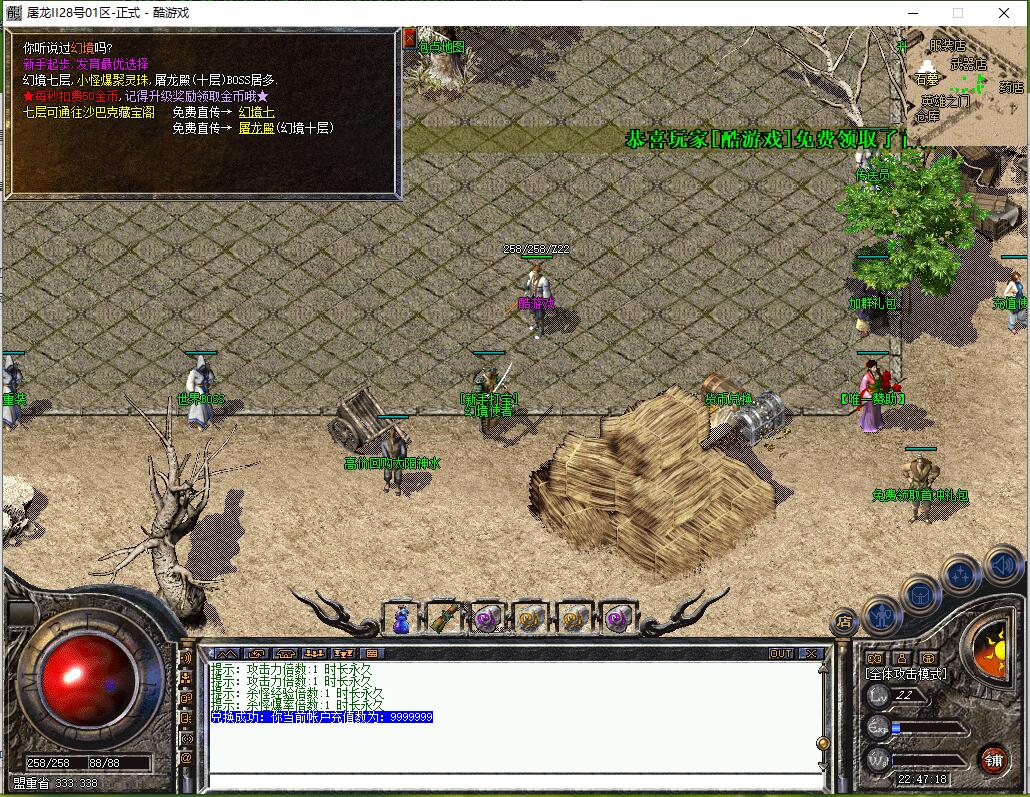Screen dimensions: 1030x797
Task: Close the chat panel with X
Action: pos(811,653)
